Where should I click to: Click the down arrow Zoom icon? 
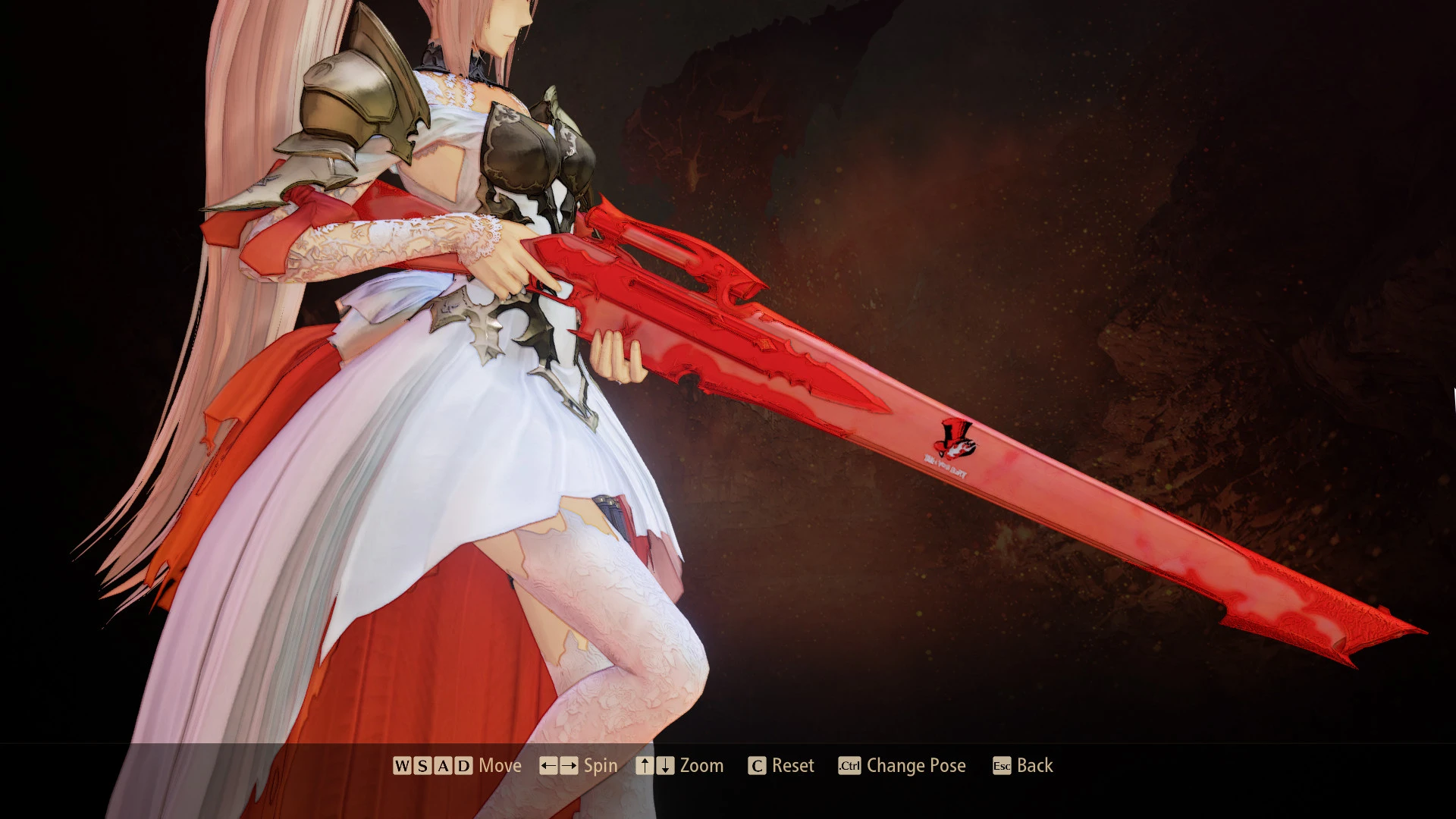coord(663,766)
